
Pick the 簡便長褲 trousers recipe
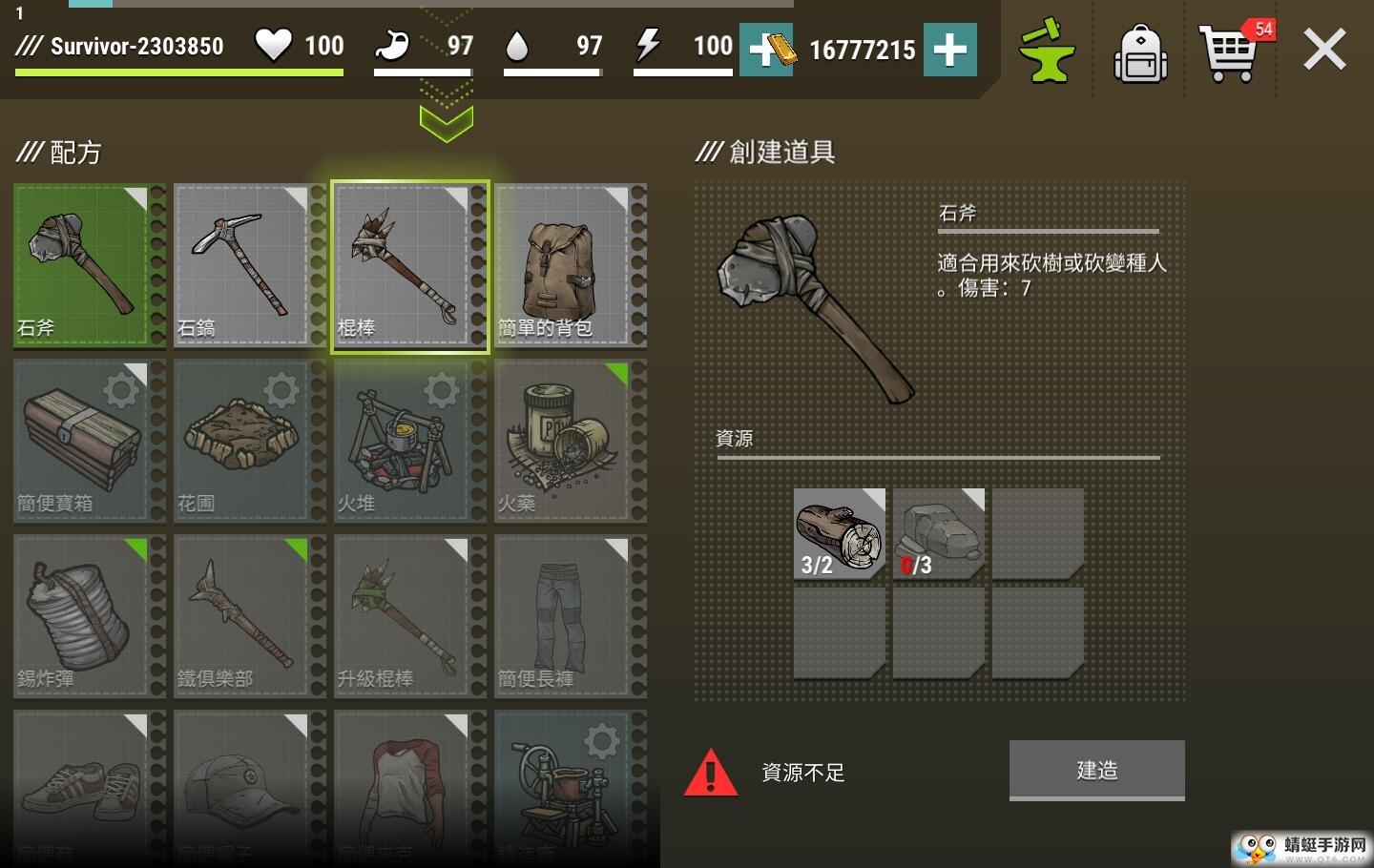coord(564,615)
